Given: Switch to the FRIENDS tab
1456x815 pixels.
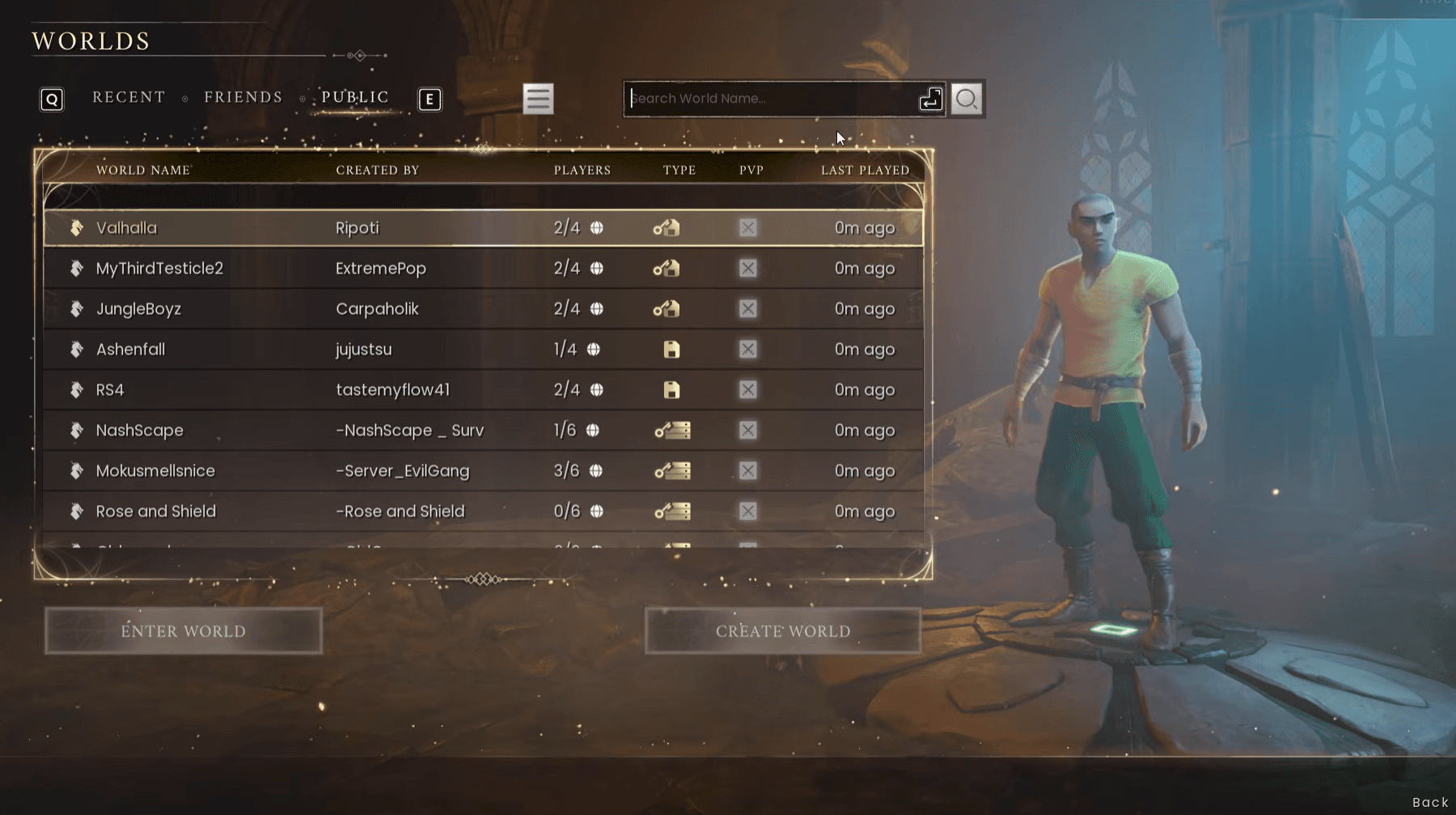Looking at the screenshot, I should click(243, 96).
